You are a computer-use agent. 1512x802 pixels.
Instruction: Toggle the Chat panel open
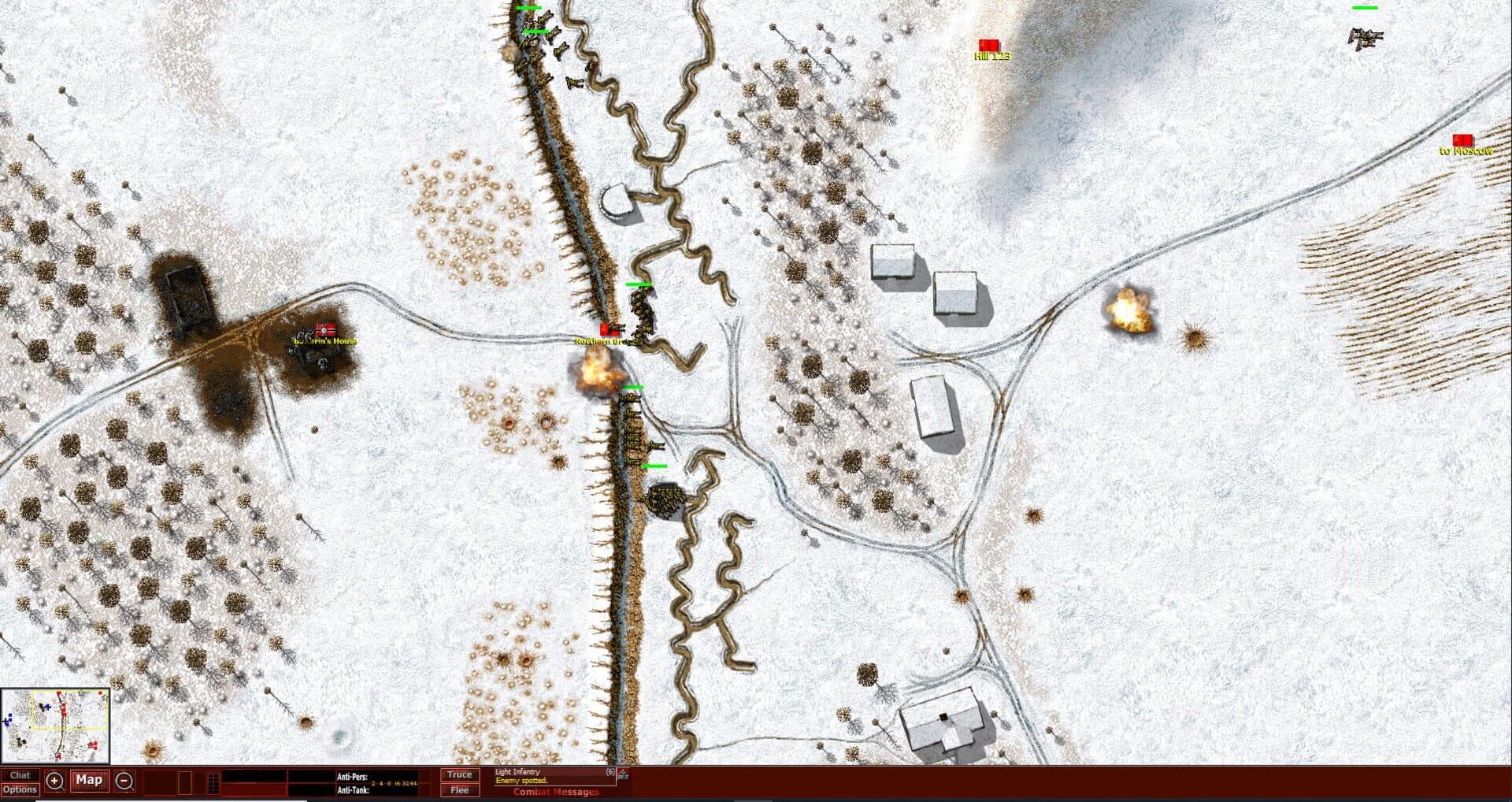pos(21,774)
